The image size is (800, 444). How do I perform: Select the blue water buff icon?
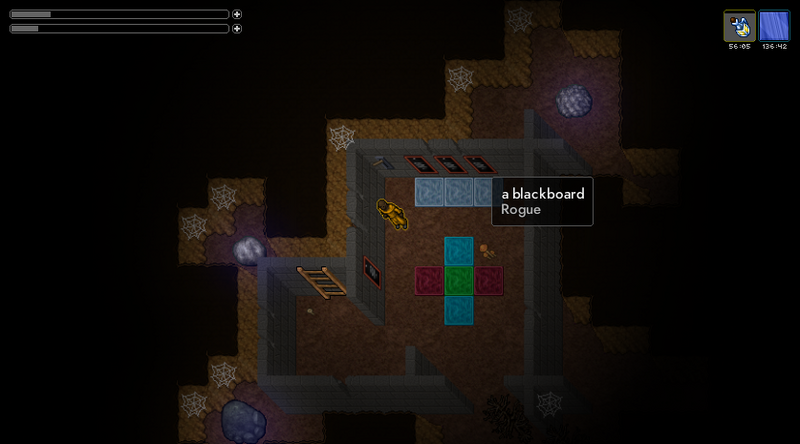(x=774, y=26)
